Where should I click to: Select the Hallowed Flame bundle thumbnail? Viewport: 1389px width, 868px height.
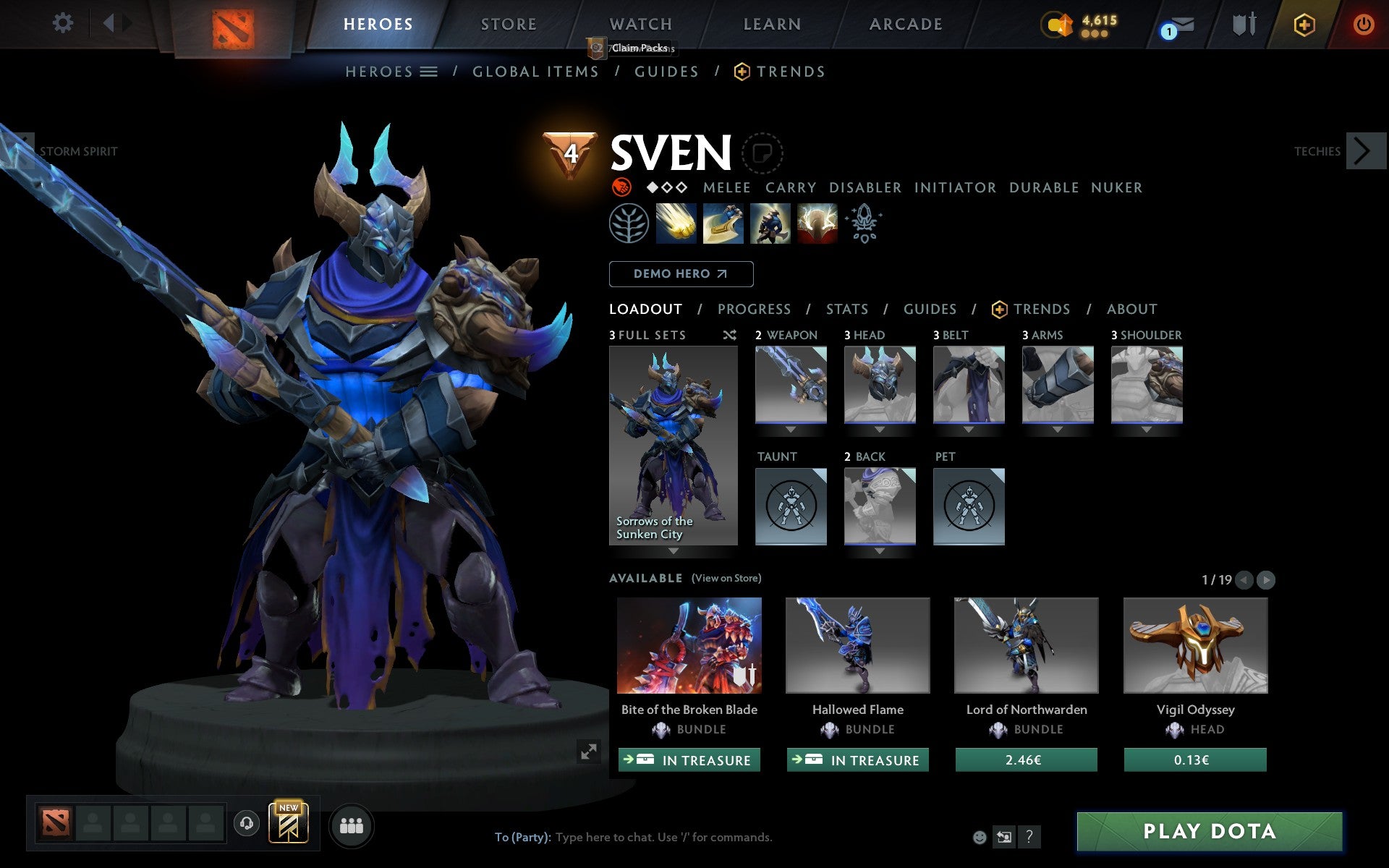857,645
